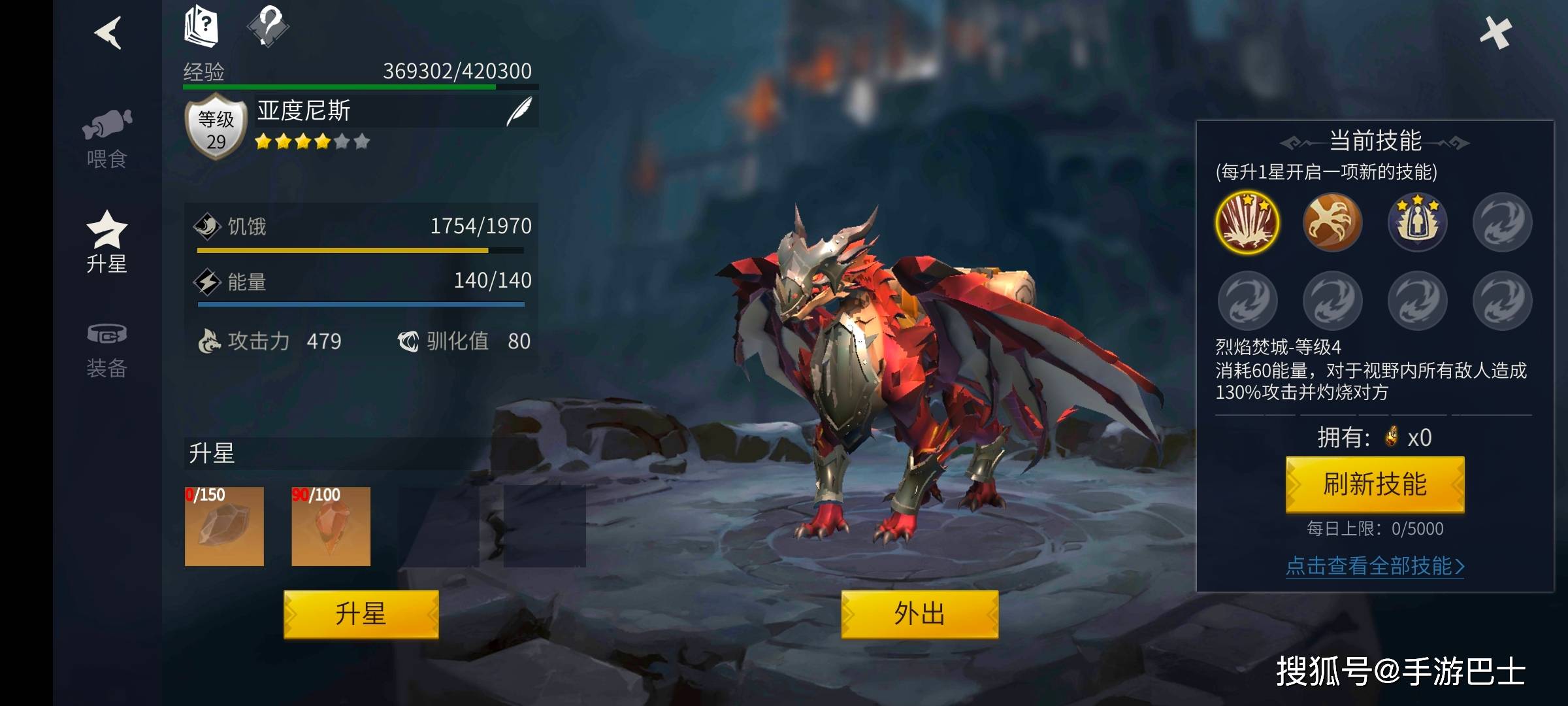Open the 装备 equipment tab
This screenshot has height=706, width=1568.
(x=106, y=350)
